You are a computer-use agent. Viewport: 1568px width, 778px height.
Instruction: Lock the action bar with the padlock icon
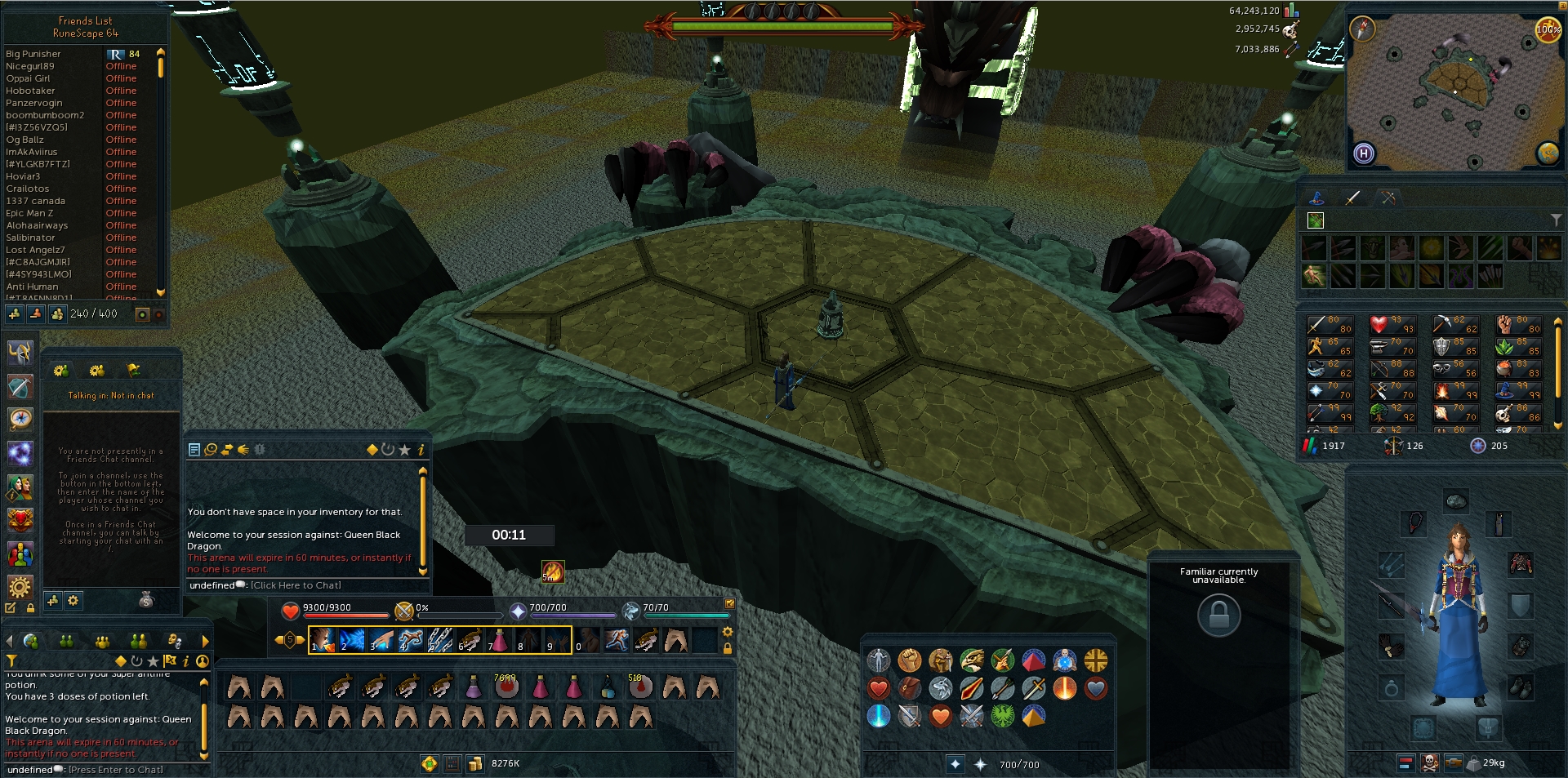tap(727, 647)
